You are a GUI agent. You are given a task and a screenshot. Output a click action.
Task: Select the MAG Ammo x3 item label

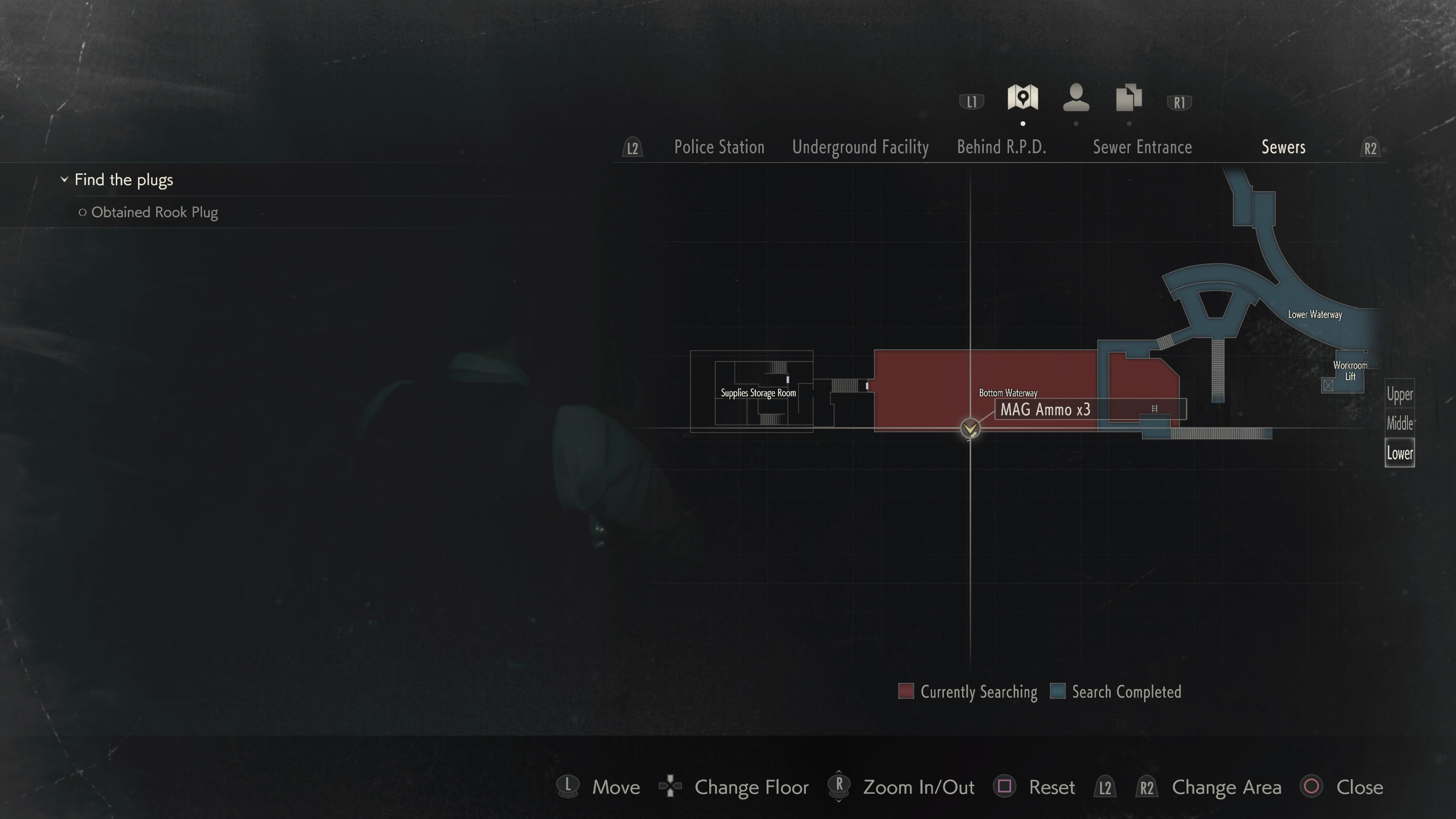[1046, 410]
